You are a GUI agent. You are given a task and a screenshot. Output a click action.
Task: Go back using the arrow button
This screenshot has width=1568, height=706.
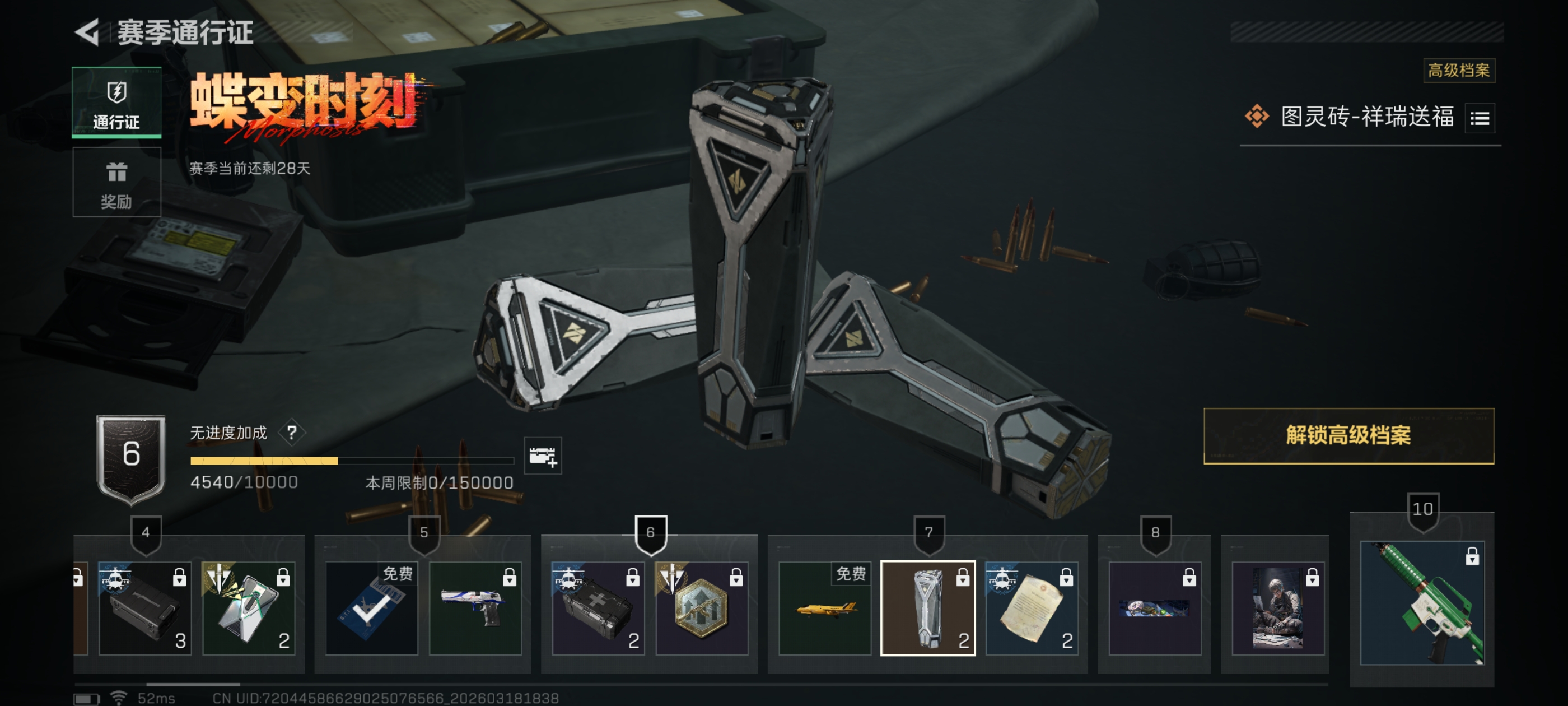coord(88,32)
